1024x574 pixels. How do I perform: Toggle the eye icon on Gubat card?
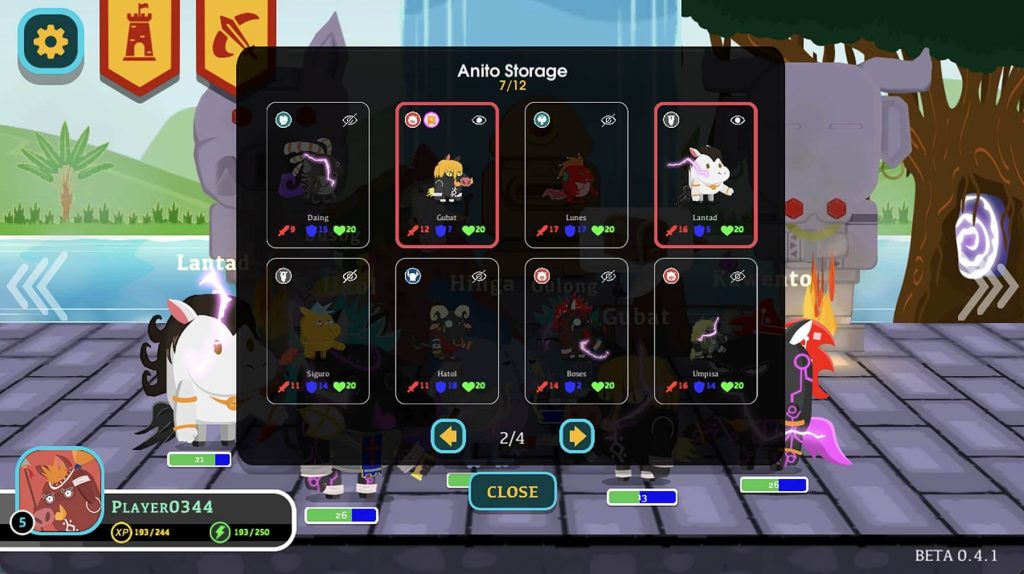479,120
